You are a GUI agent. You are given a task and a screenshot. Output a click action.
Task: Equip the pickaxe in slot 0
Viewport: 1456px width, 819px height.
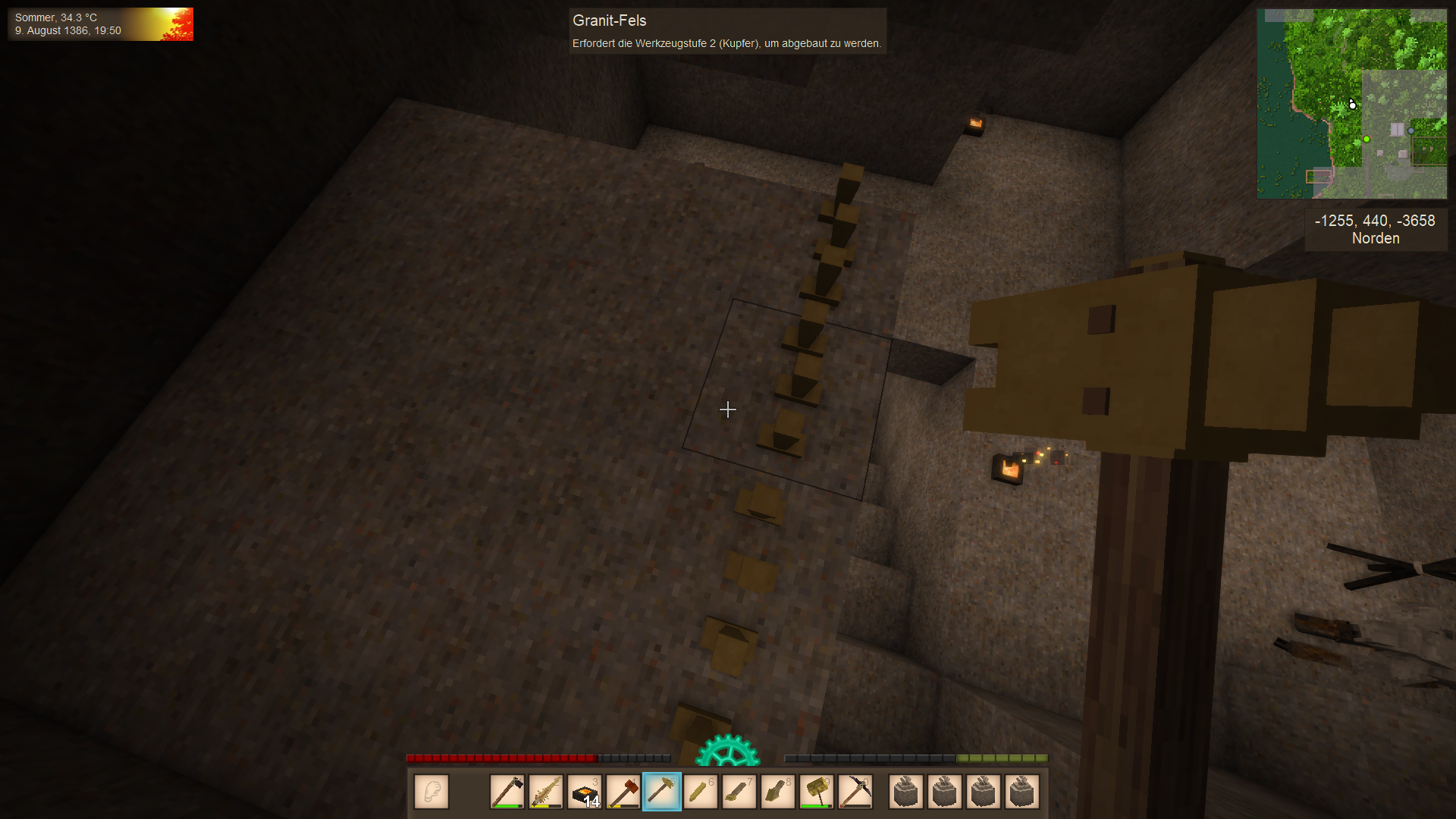point(855,792)
